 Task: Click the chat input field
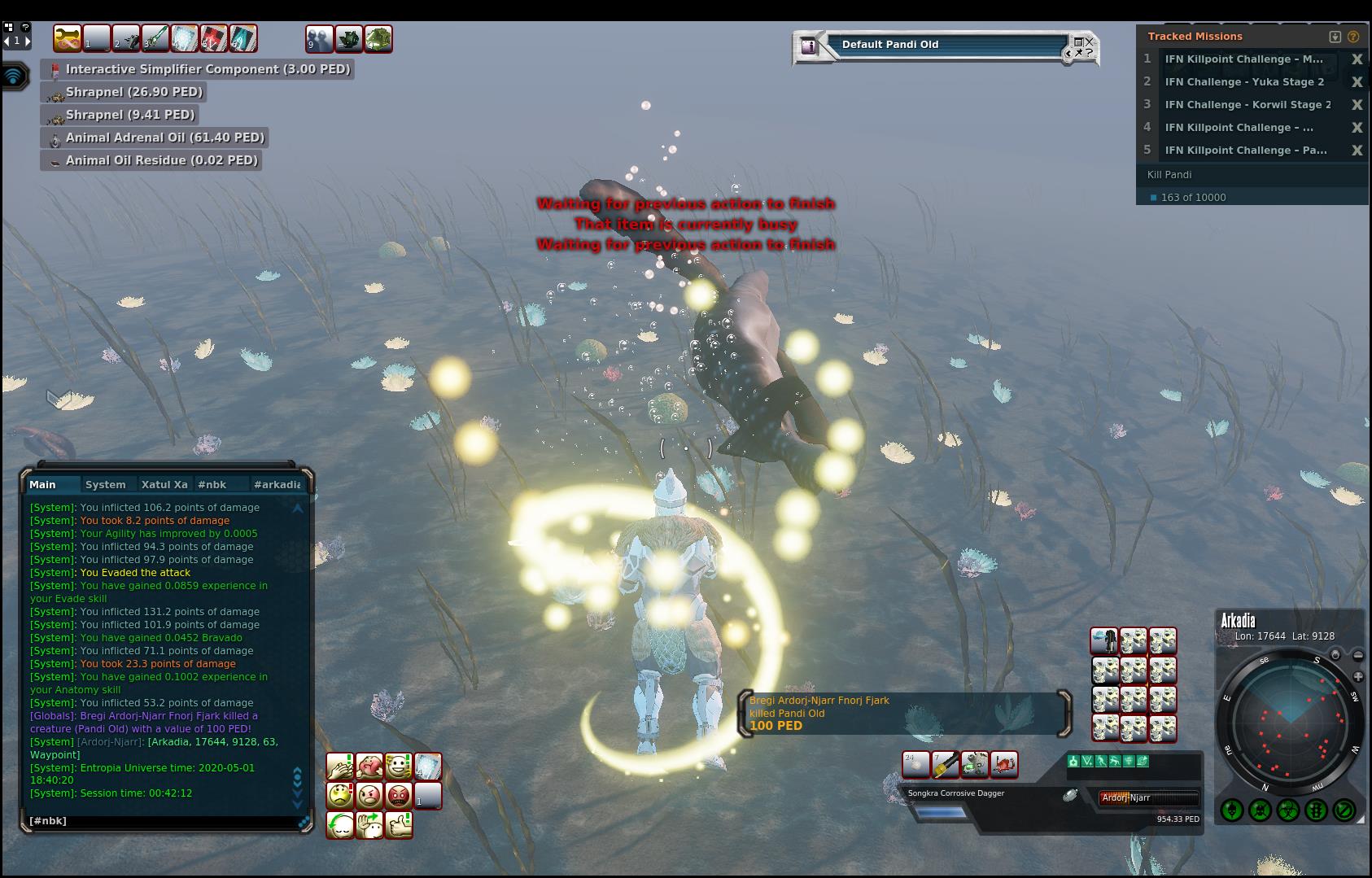tap(163, 821)
